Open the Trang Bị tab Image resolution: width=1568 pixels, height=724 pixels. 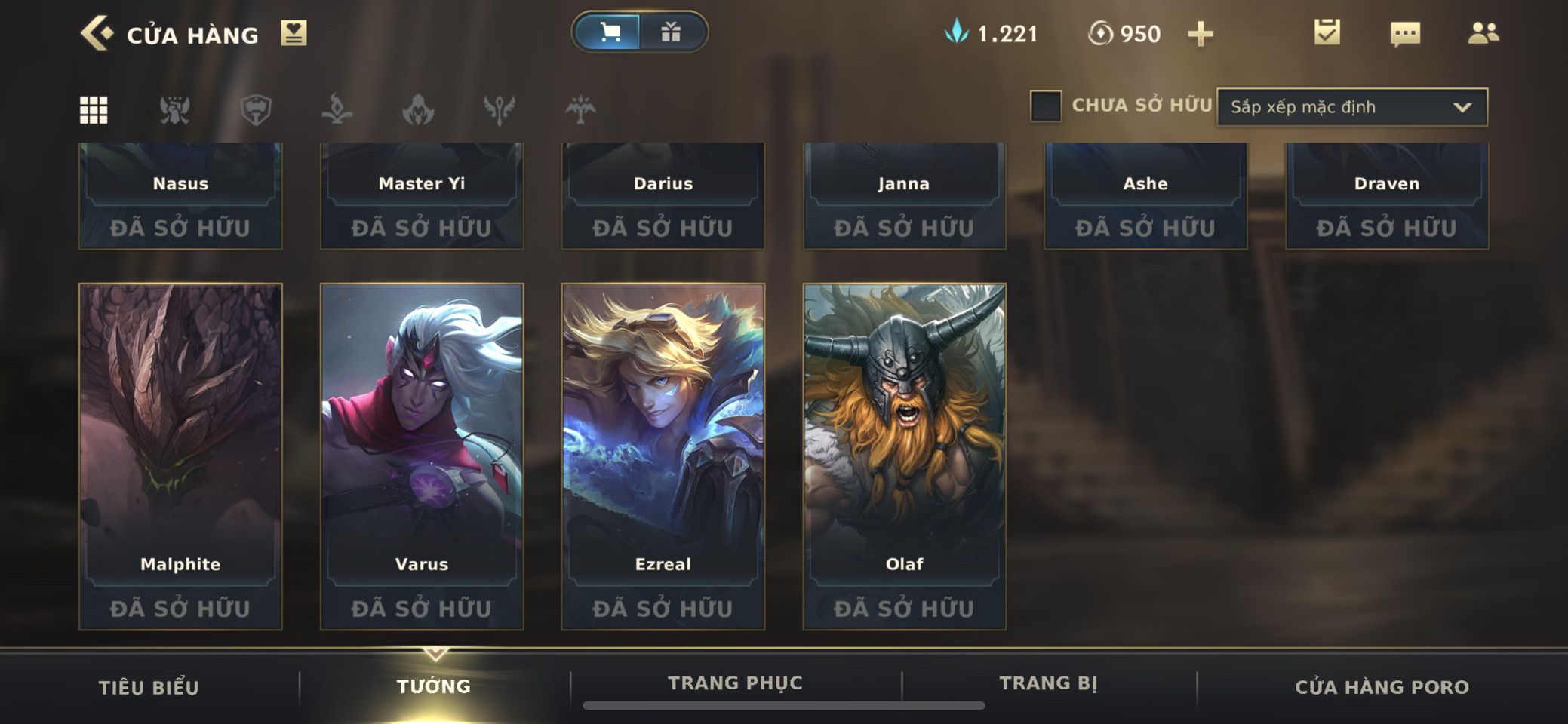click(1048, 683)
